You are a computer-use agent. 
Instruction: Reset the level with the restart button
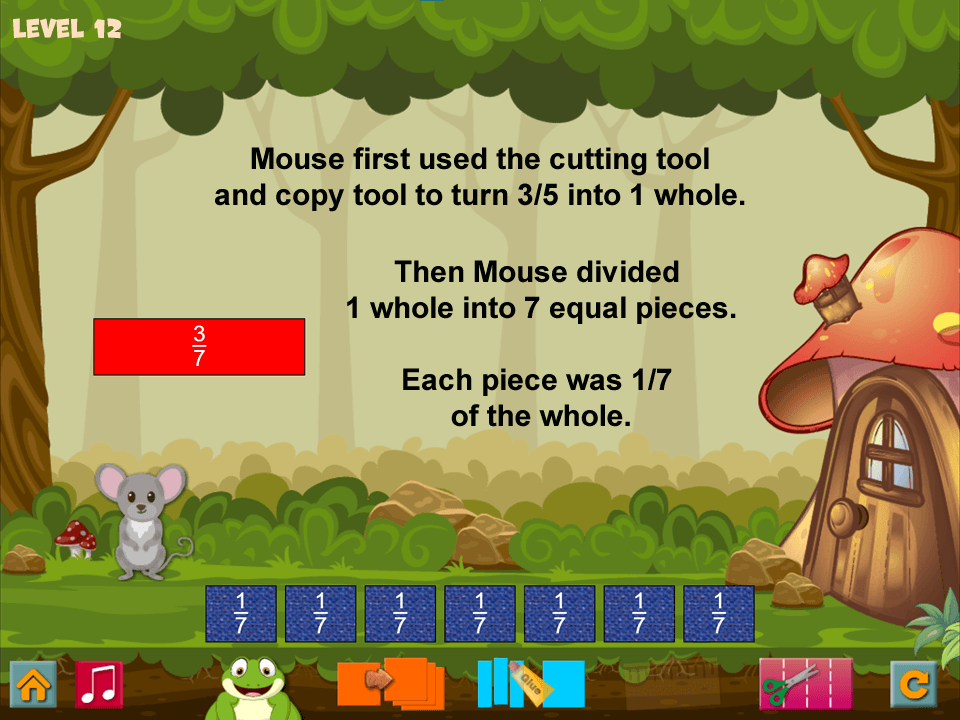click(913, 685)
